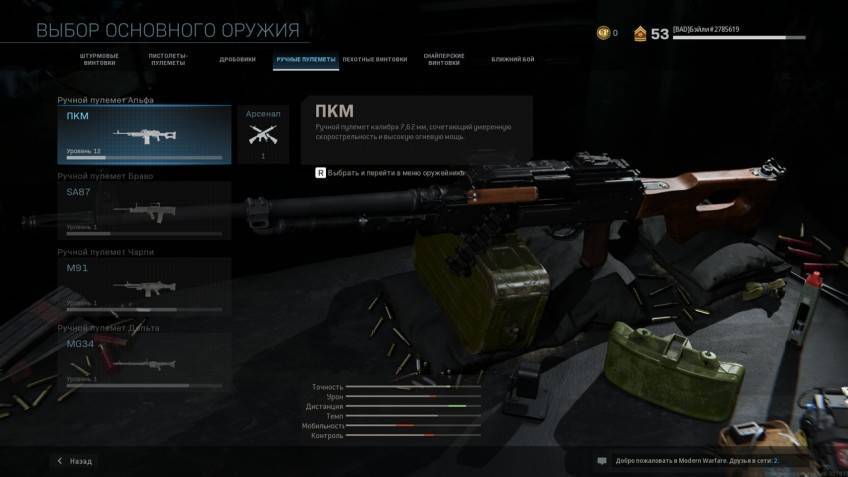
Task: Choose the SA87 machine gun tile
Action: (144, 210)
